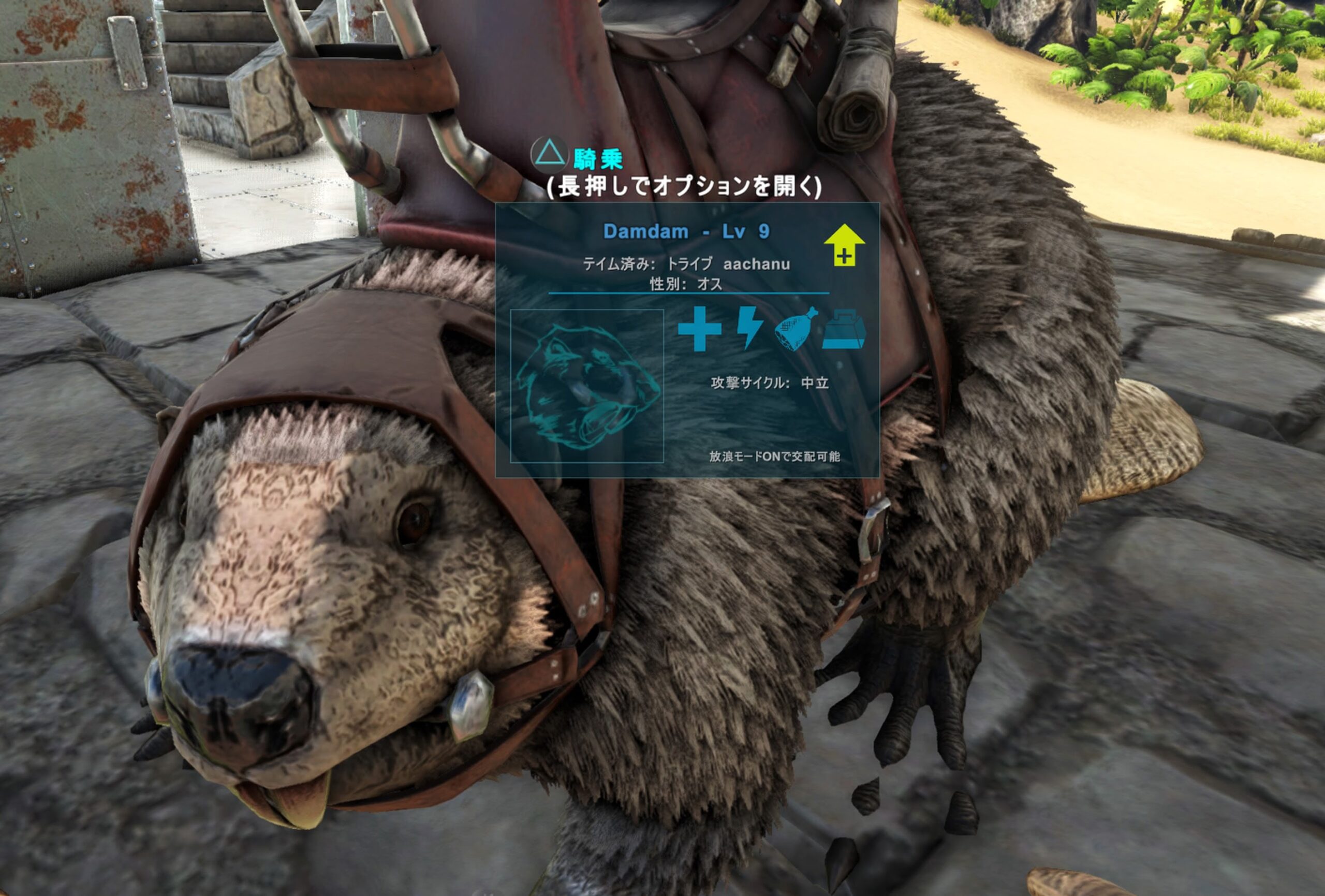The image size is (1325, 896).
Task: Click the yellow level-up arrow icon
Action: pos(844,245)
